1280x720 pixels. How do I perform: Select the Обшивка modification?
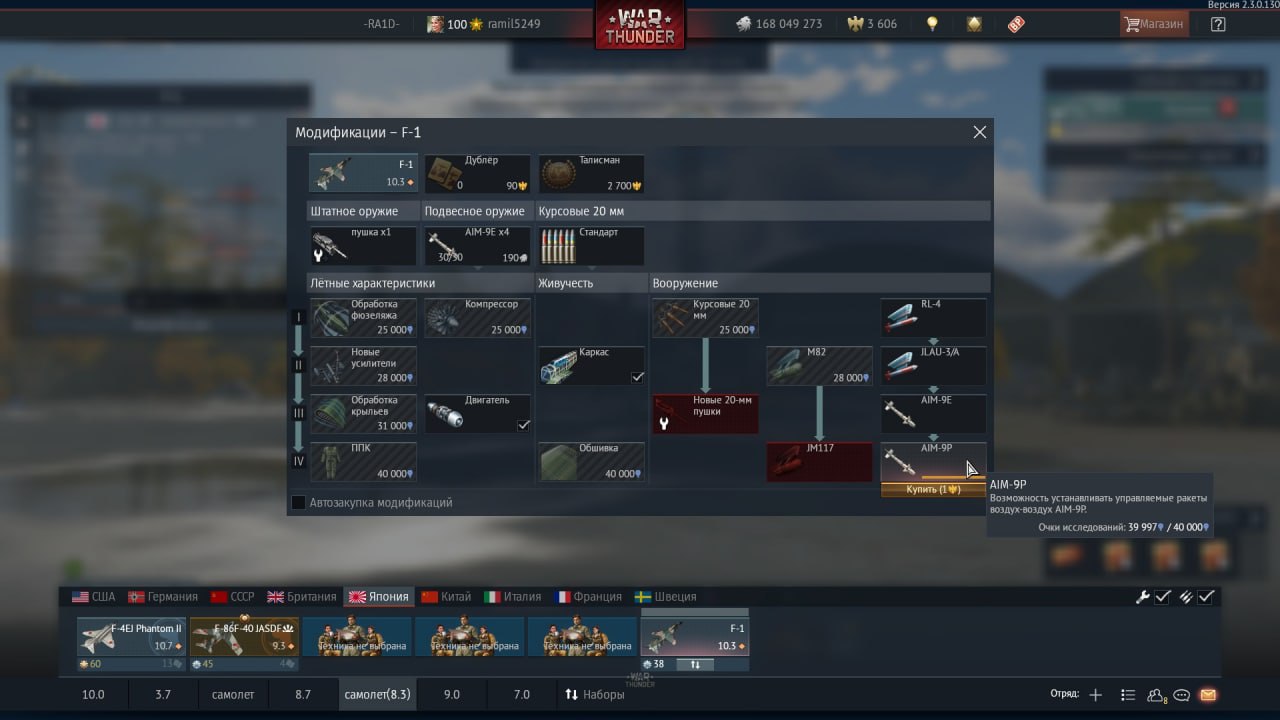tap(591, 461)
